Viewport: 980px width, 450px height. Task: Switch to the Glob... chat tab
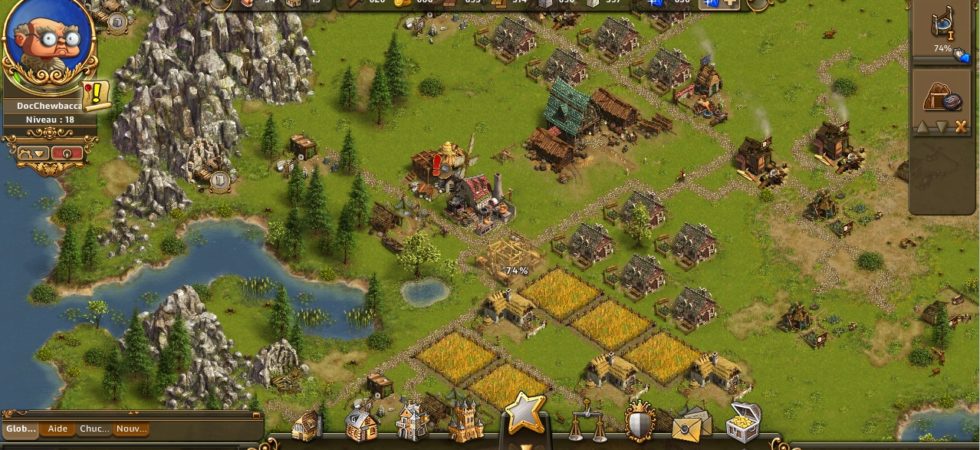click(x=20, y=429)
